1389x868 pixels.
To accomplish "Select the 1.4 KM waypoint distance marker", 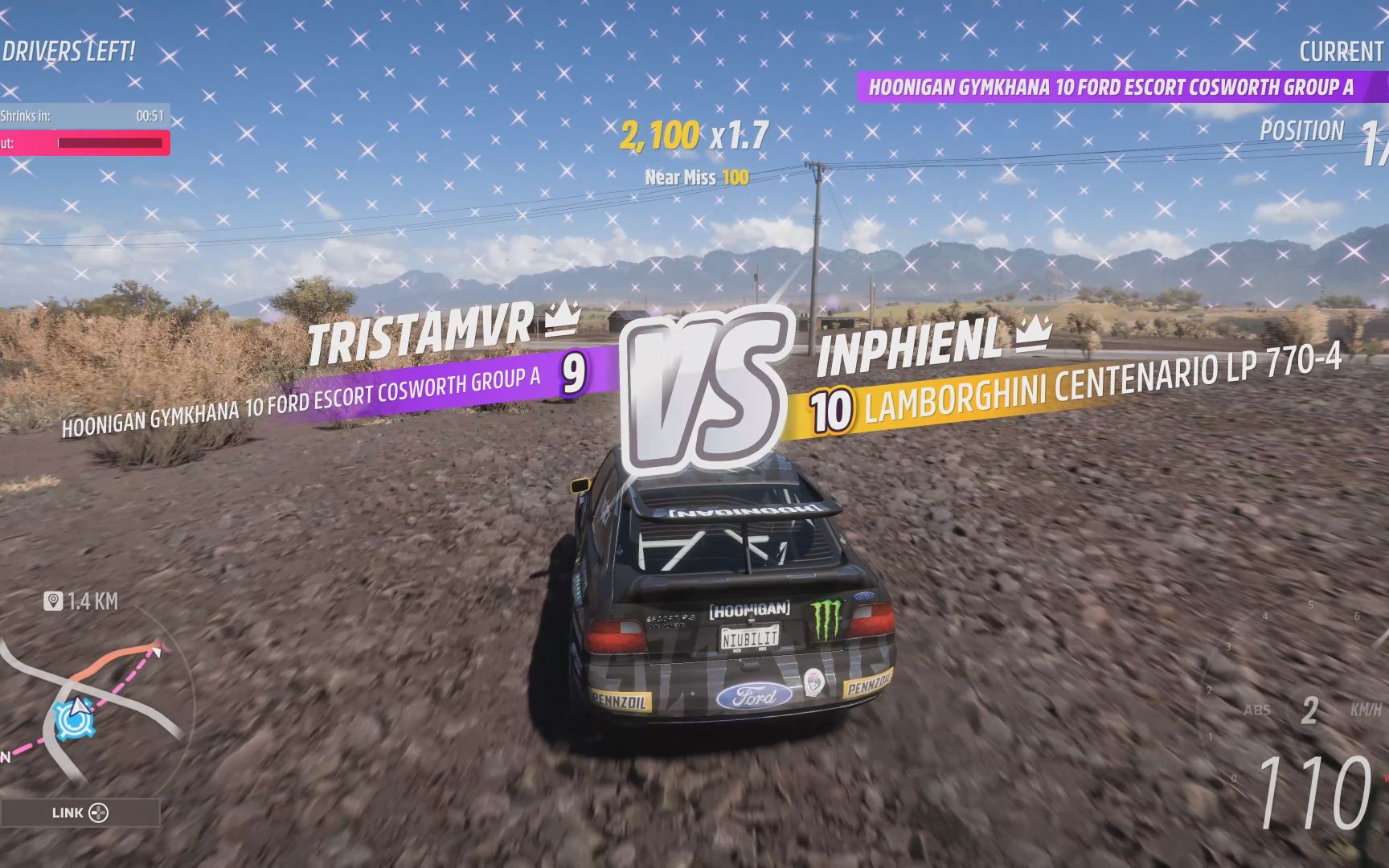I will click(81, 601).
